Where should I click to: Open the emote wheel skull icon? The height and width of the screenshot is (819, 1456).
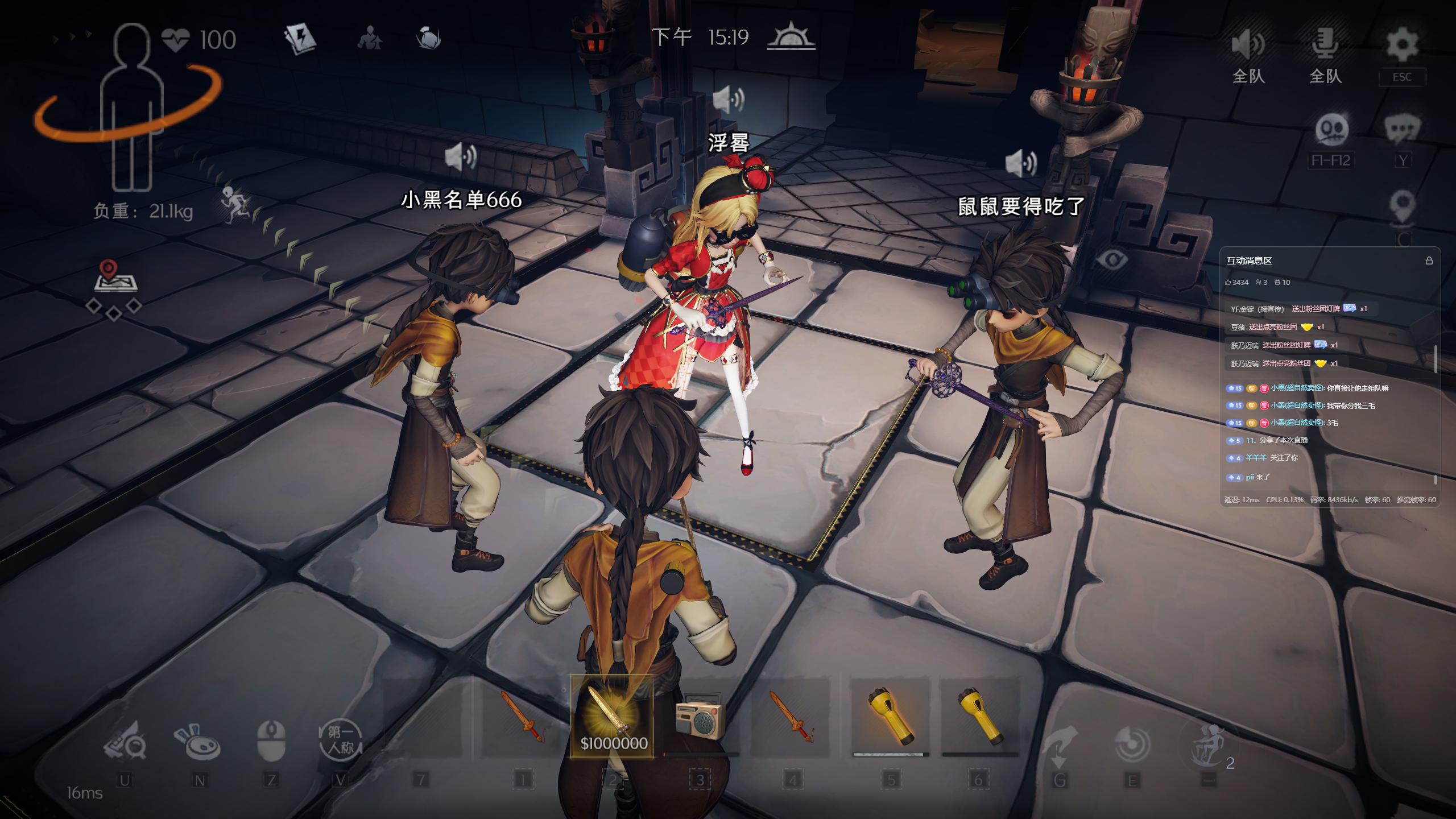[x=1331, y=131]
